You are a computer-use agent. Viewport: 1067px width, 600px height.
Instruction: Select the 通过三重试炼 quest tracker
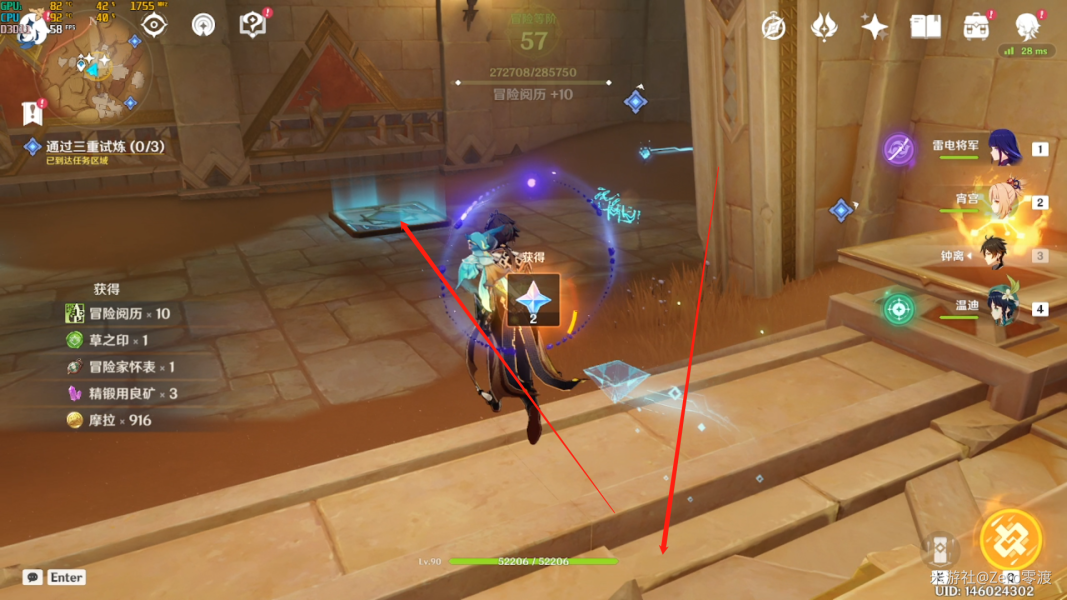[x=105, y=147]
